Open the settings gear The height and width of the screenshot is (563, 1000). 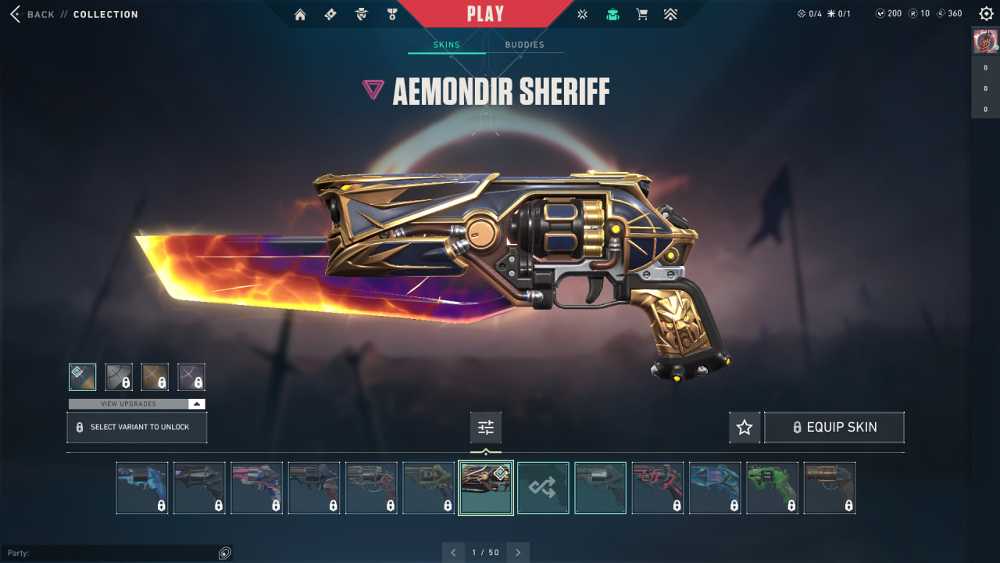point(986,14)
